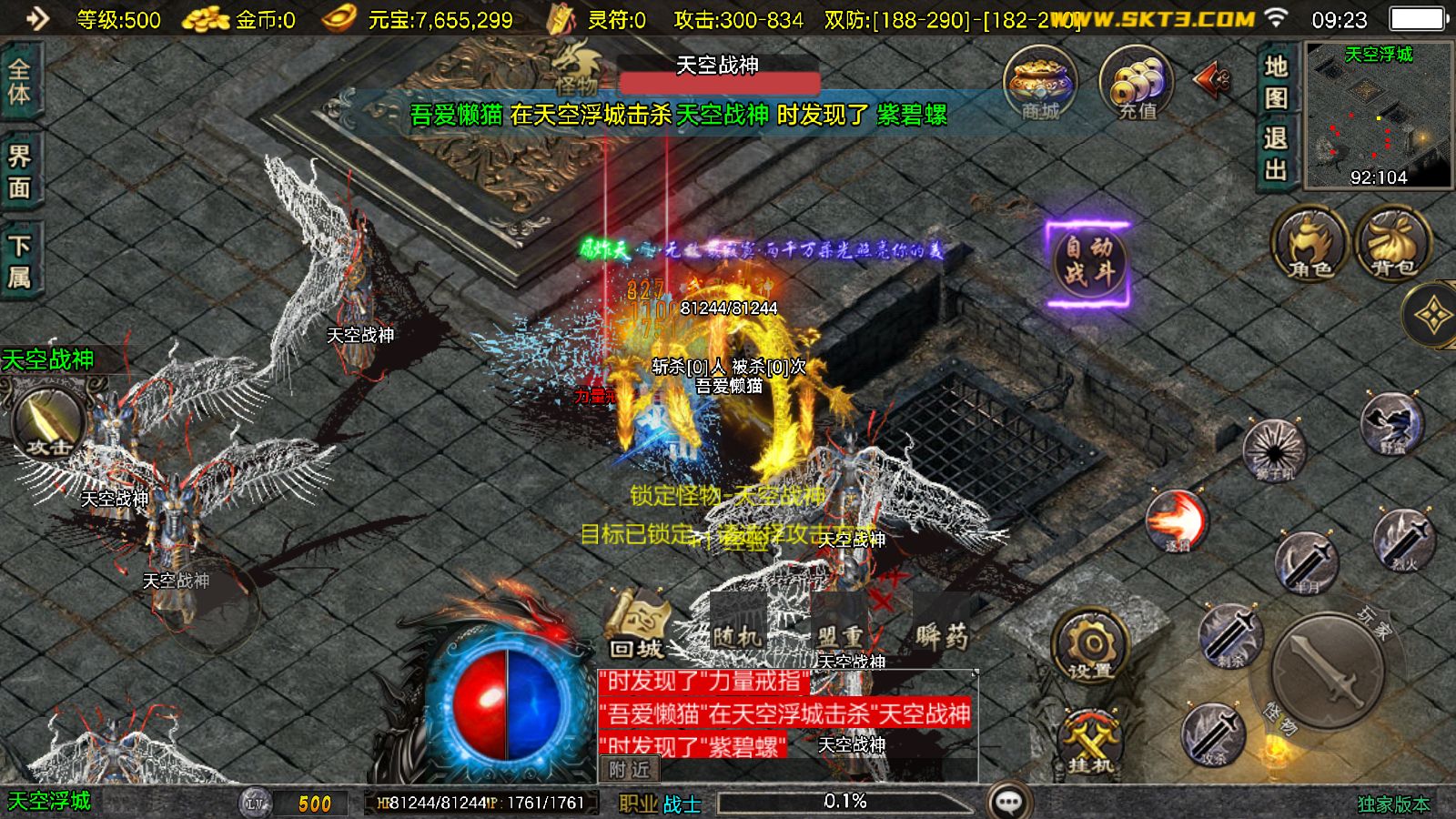Click the 天空浮城 minimap
Image resolution: width=1456 pixels, height=819 pixels.
click(1378, 115)
